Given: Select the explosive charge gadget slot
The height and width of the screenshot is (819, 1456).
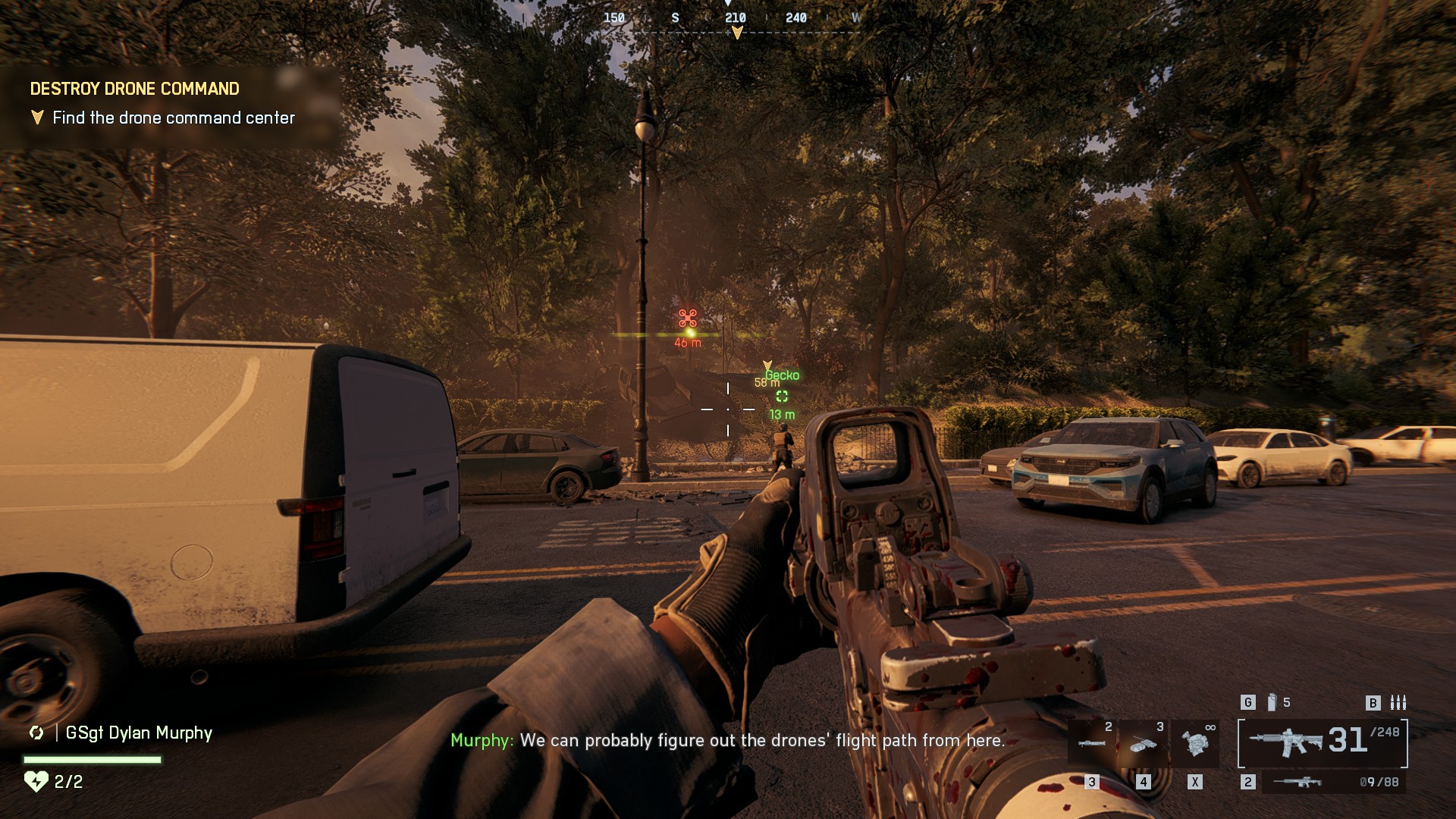Looking at the screenshot, I should (x=1144, y=742).
